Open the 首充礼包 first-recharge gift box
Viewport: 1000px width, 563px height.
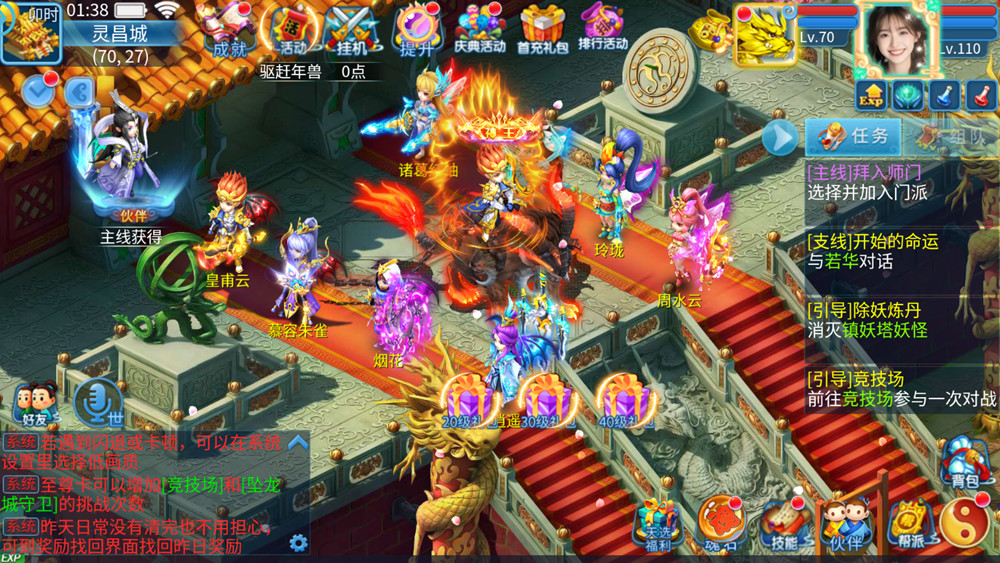[543, 28]
